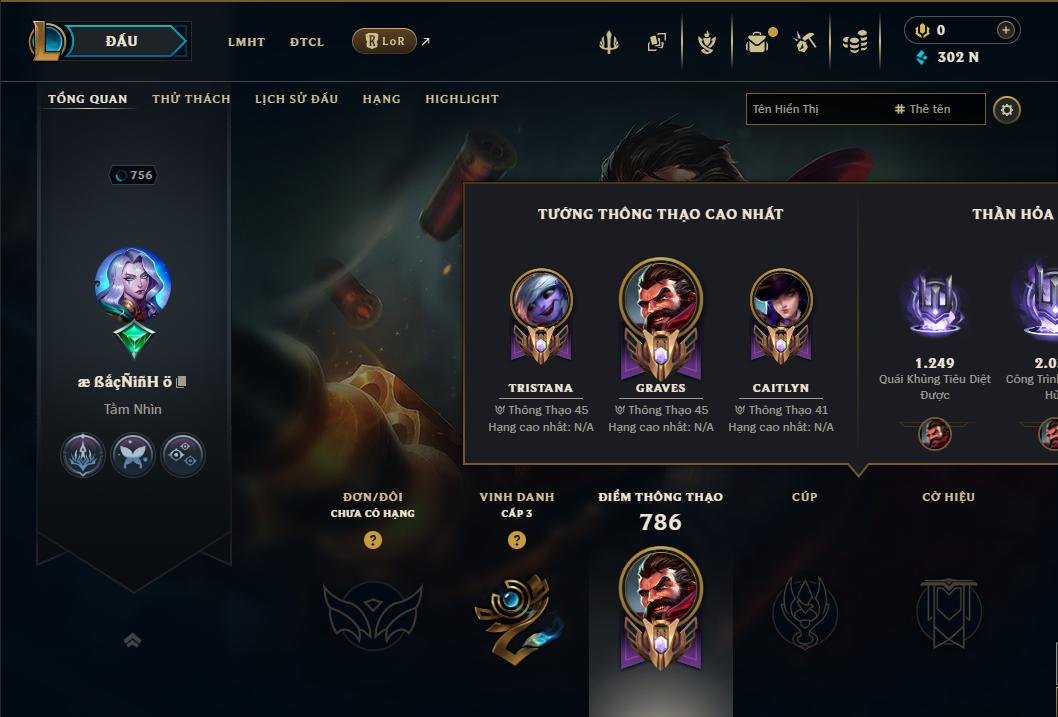The width and height of the screenshot is (1058, 717).
Task: Click the CÚP trophy emblem
Action: 805,612
